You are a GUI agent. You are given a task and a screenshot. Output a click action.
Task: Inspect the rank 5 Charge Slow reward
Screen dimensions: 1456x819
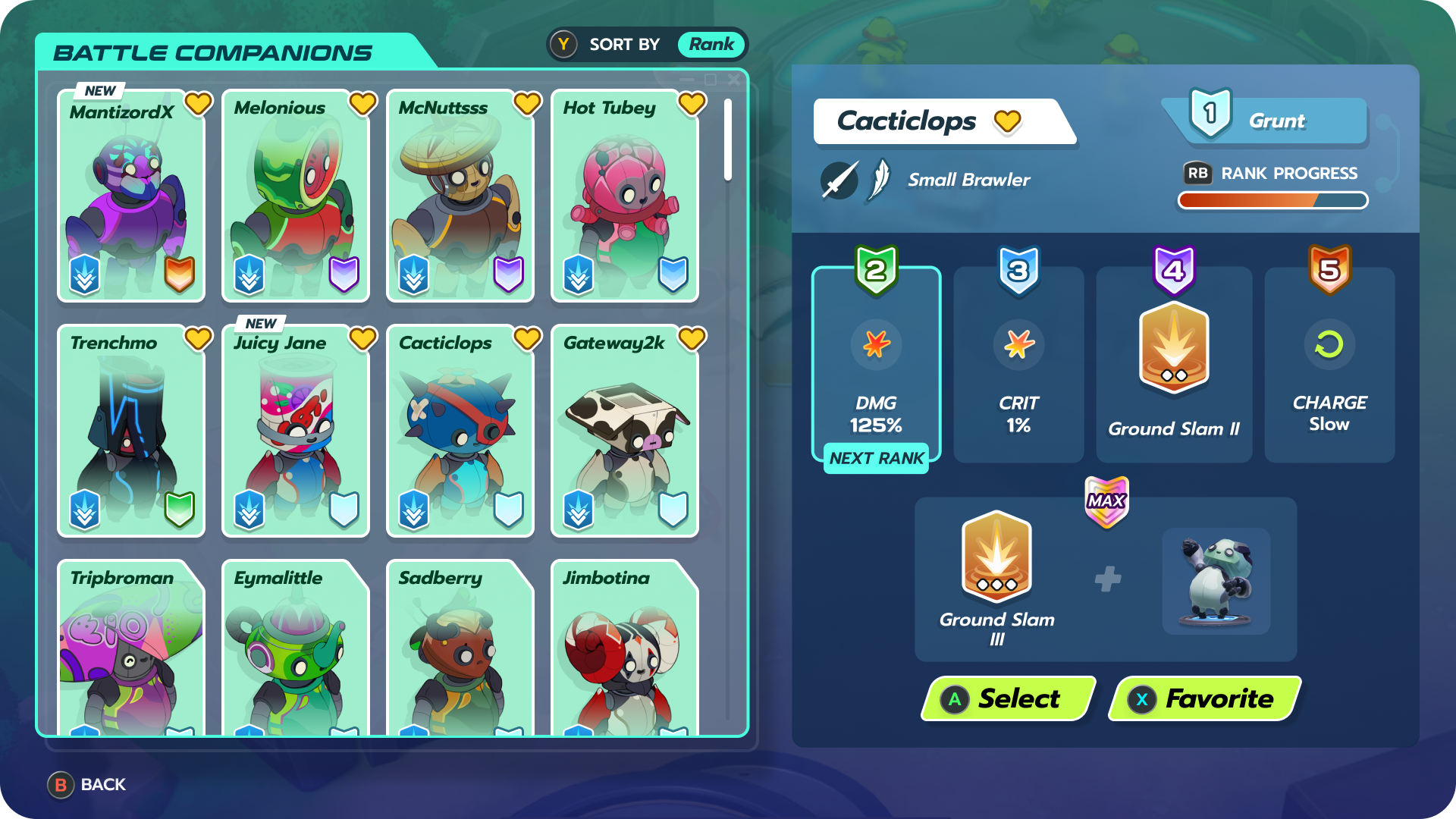pyautogui.click(x=1329, y=366)
